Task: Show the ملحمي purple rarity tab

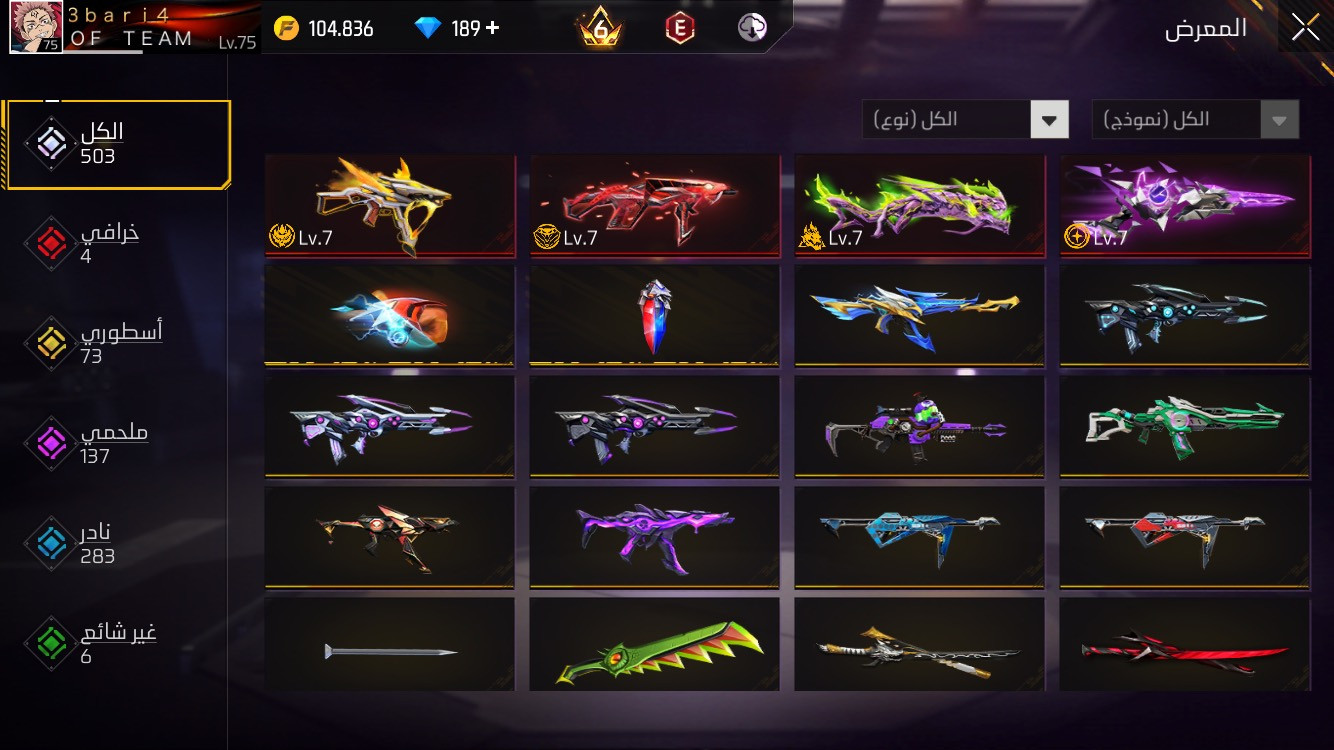Action: 95,443
